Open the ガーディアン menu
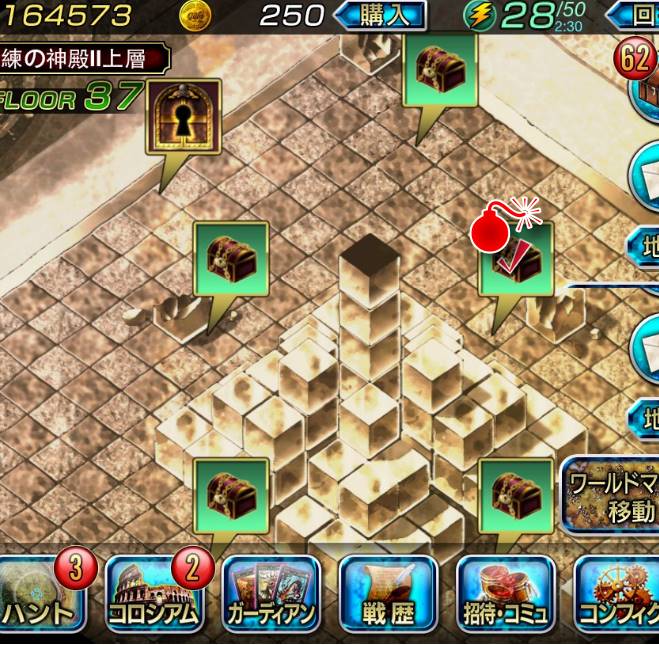 (x=270, y=596)
